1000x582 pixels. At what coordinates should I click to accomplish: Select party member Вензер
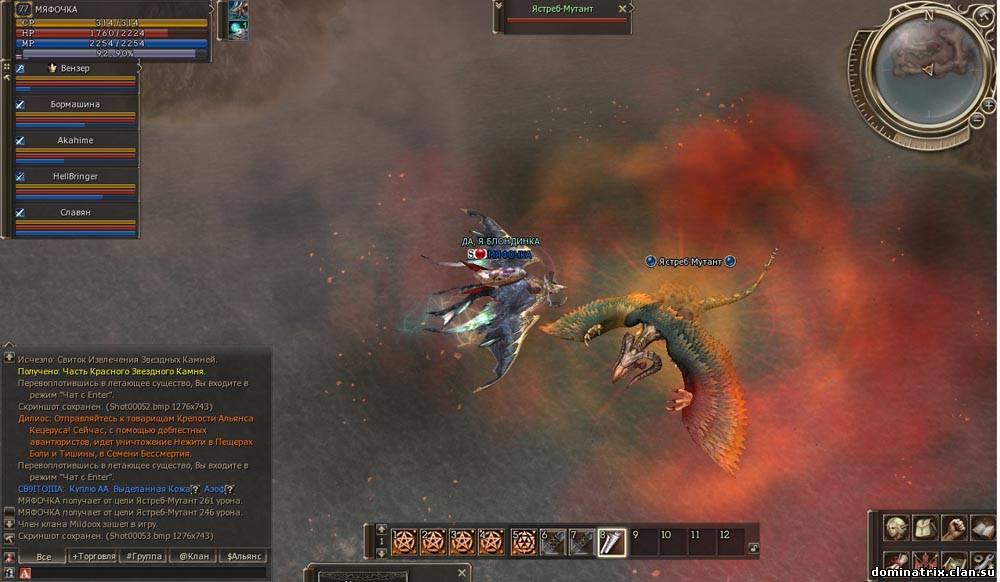point(75,69)
